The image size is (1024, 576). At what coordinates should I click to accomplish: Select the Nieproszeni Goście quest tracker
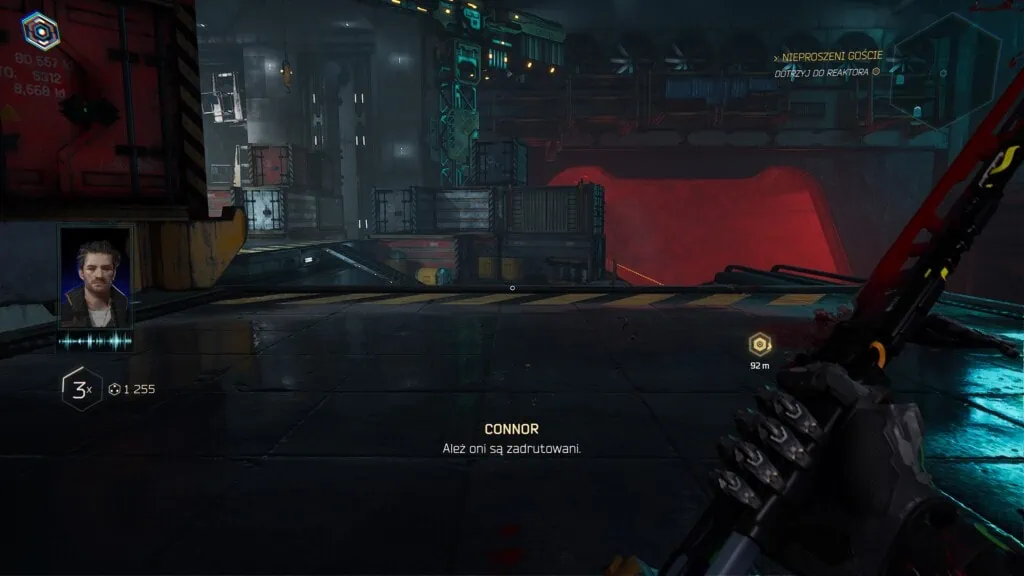831,56
